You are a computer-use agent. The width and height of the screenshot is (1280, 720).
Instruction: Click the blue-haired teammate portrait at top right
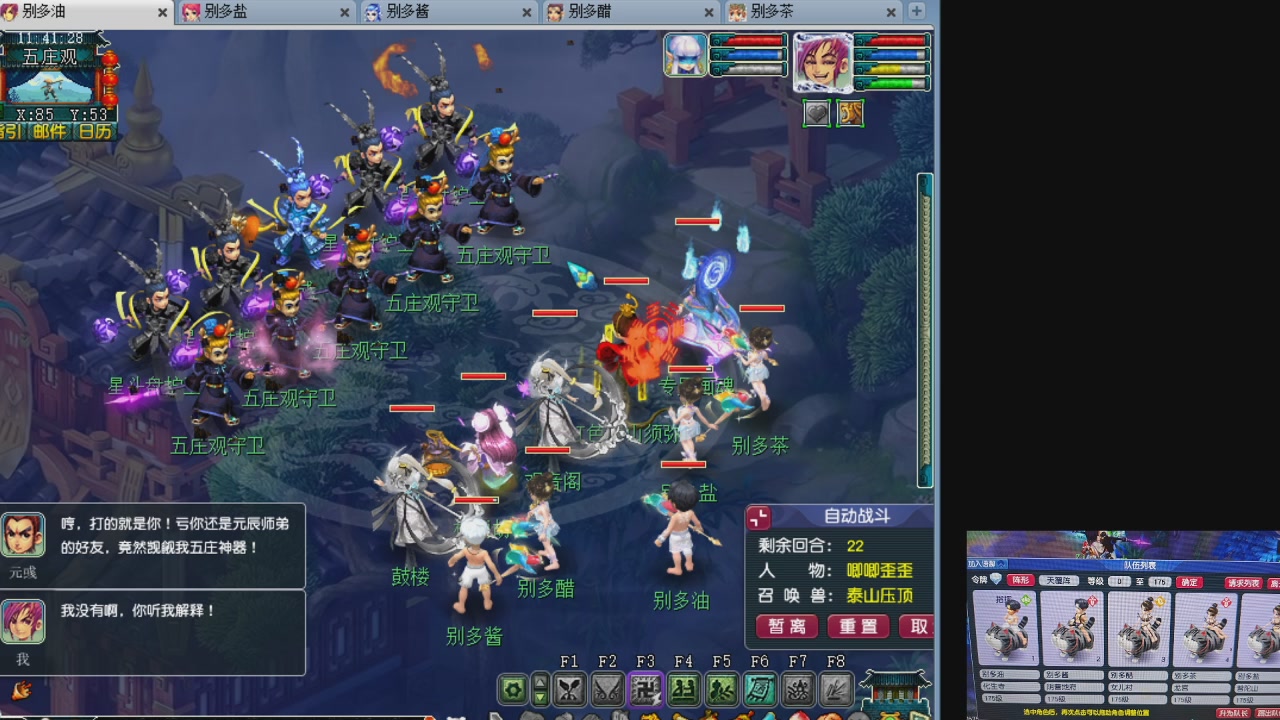(x=684, y=56)
